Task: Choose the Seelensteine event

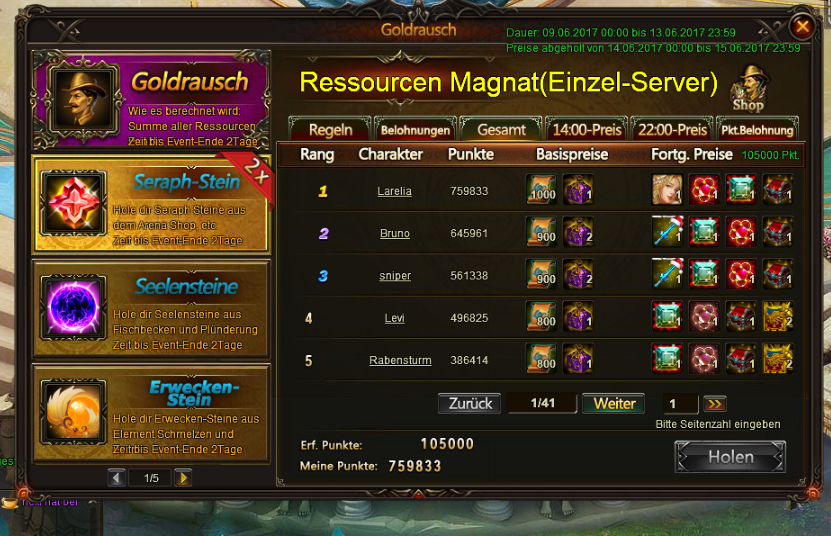Action: point(151,307)
